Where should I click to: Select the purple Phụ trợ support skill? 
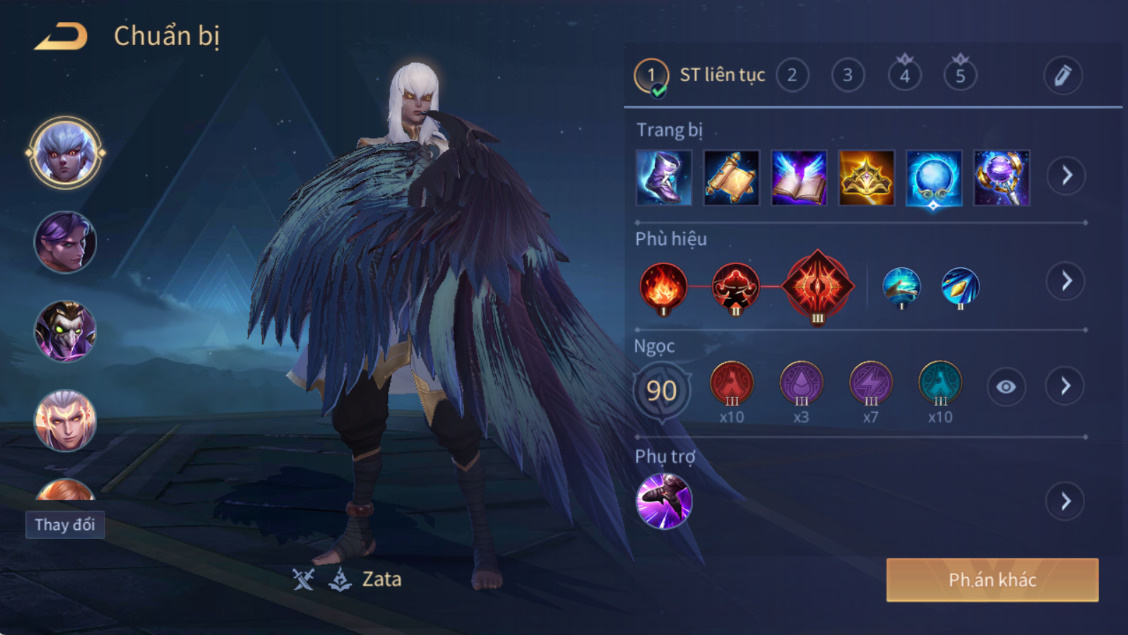664,501
